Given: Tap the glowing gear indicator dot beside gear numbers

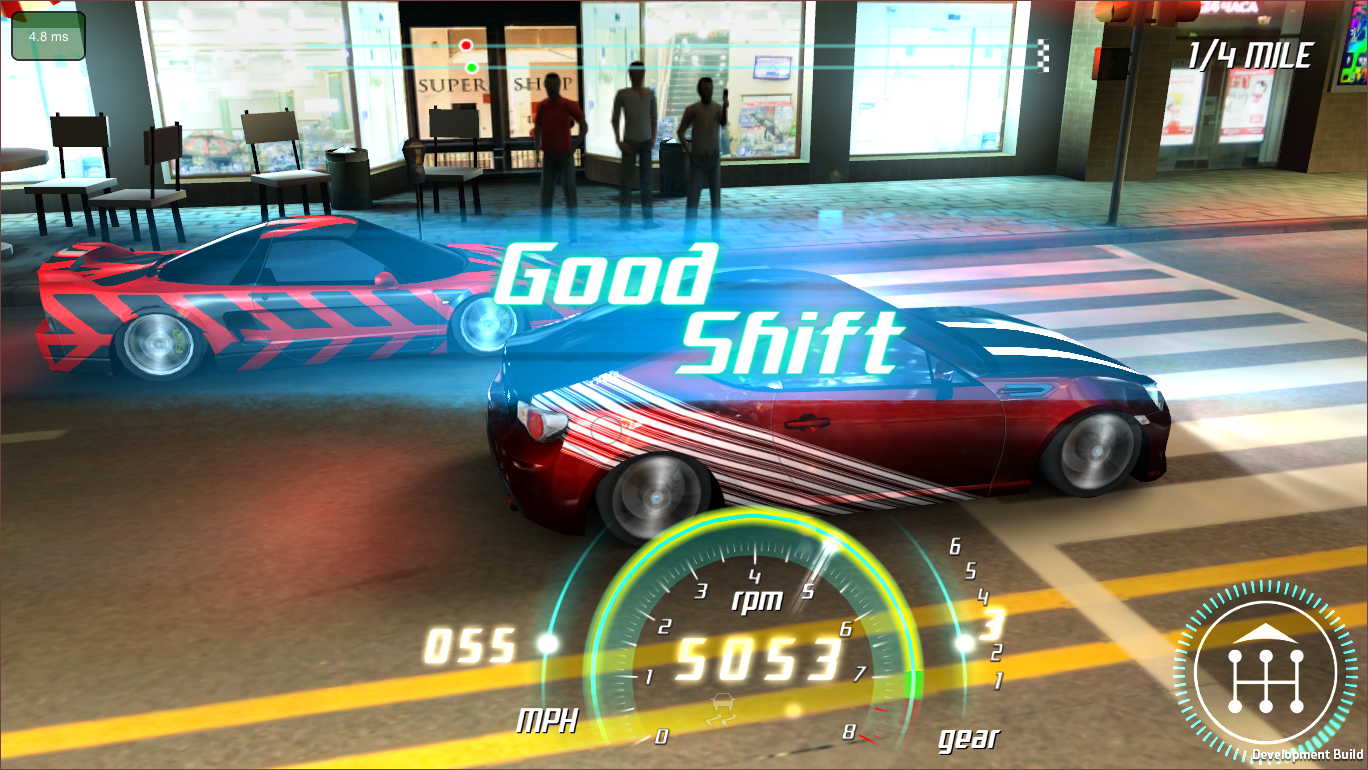Looking at the screenshot, I should click(x=963, y=640).
